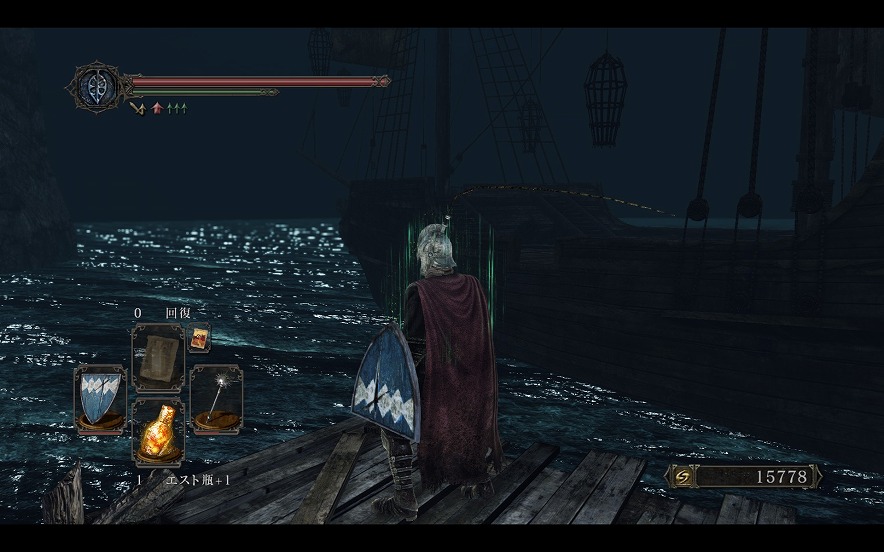
Task: Click the red arrow buff status icon
Action: coord(157,107)
